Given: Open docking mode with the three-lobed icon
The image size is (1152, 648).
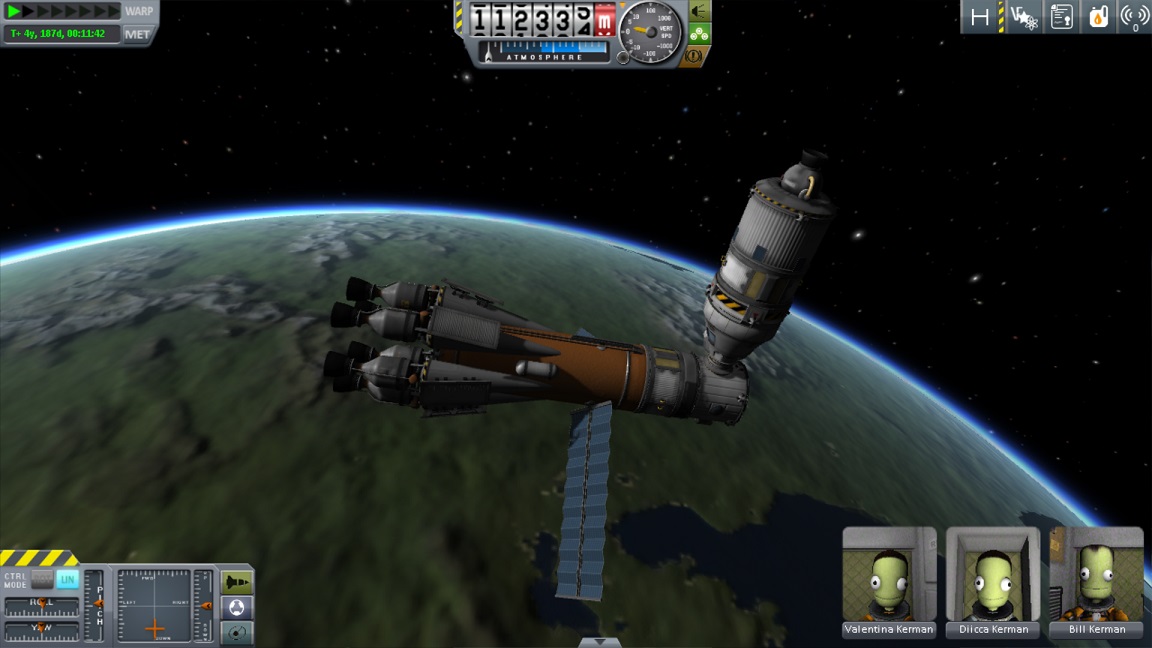Looking at the screenshot, I should [237, 607].
